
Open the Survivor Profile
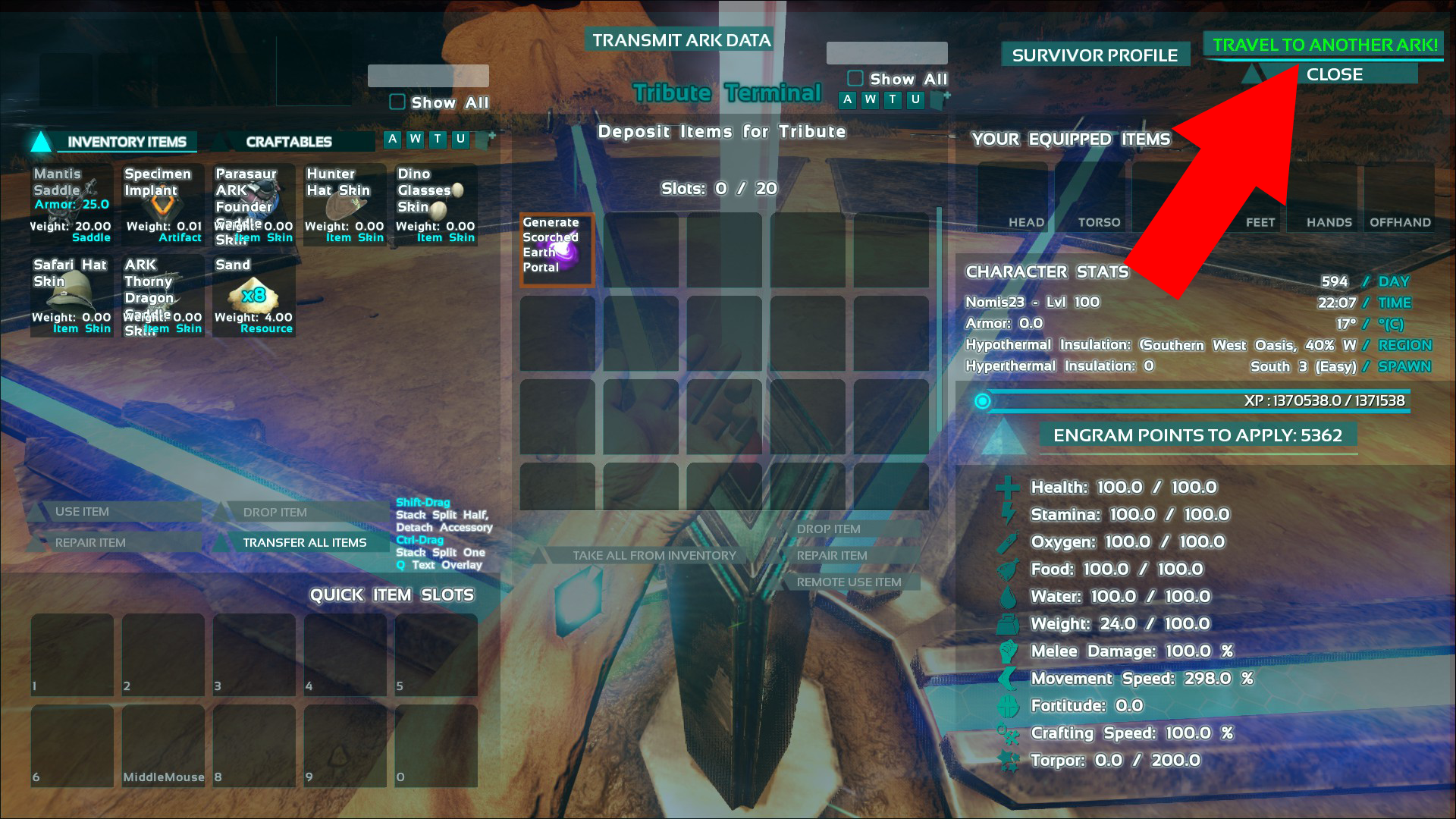point(1094,55)
